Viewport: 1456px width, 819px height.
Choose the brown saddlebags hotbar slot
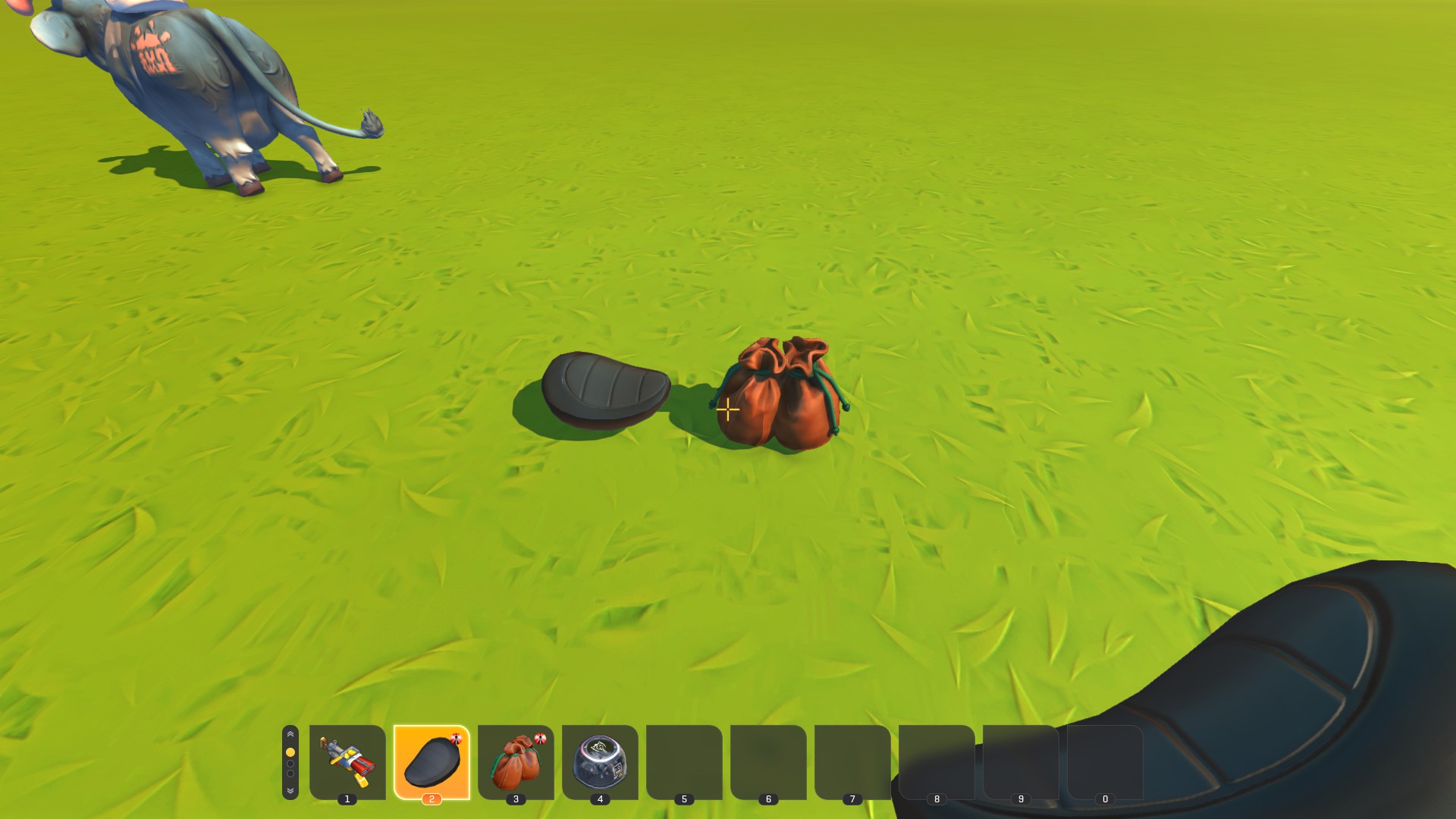click(516, 761)
